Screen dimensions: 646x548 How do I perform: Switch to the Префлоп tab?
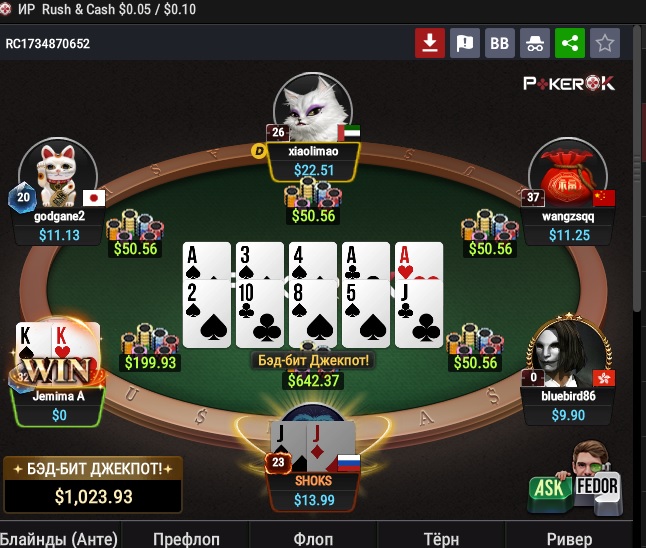186,538
